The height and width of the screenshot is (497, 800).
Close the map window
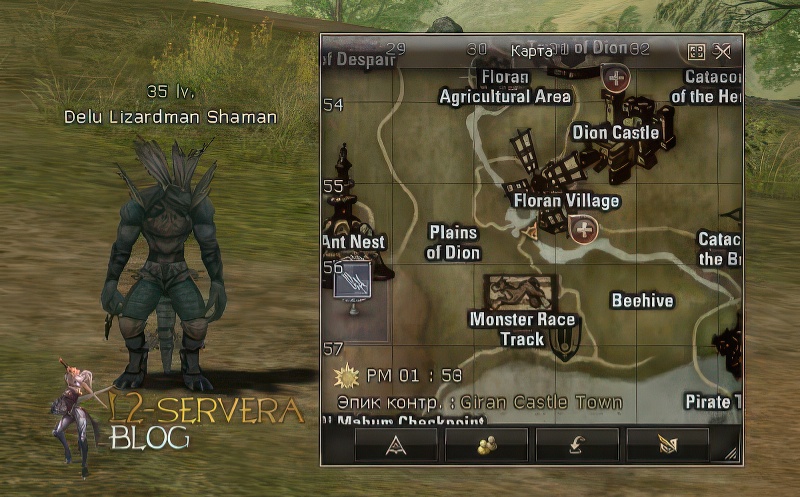click(723, 52)
